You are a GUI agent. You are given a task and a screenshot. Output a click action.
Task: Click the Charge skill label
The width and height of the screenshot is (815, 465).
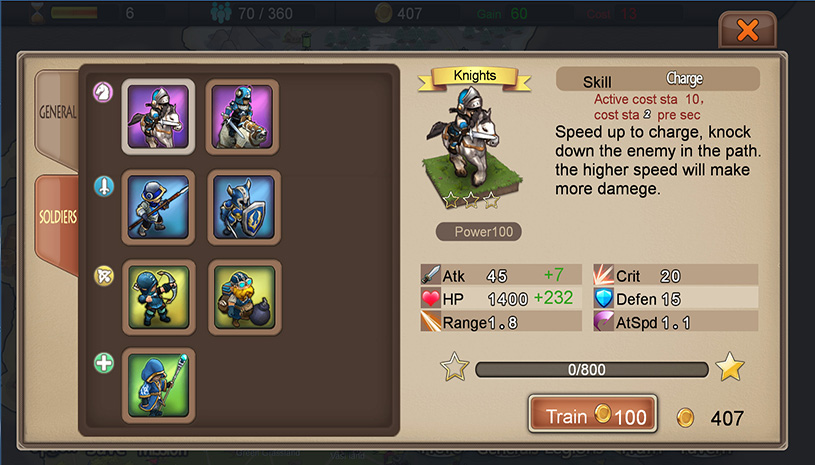click(x=684, y=79)
